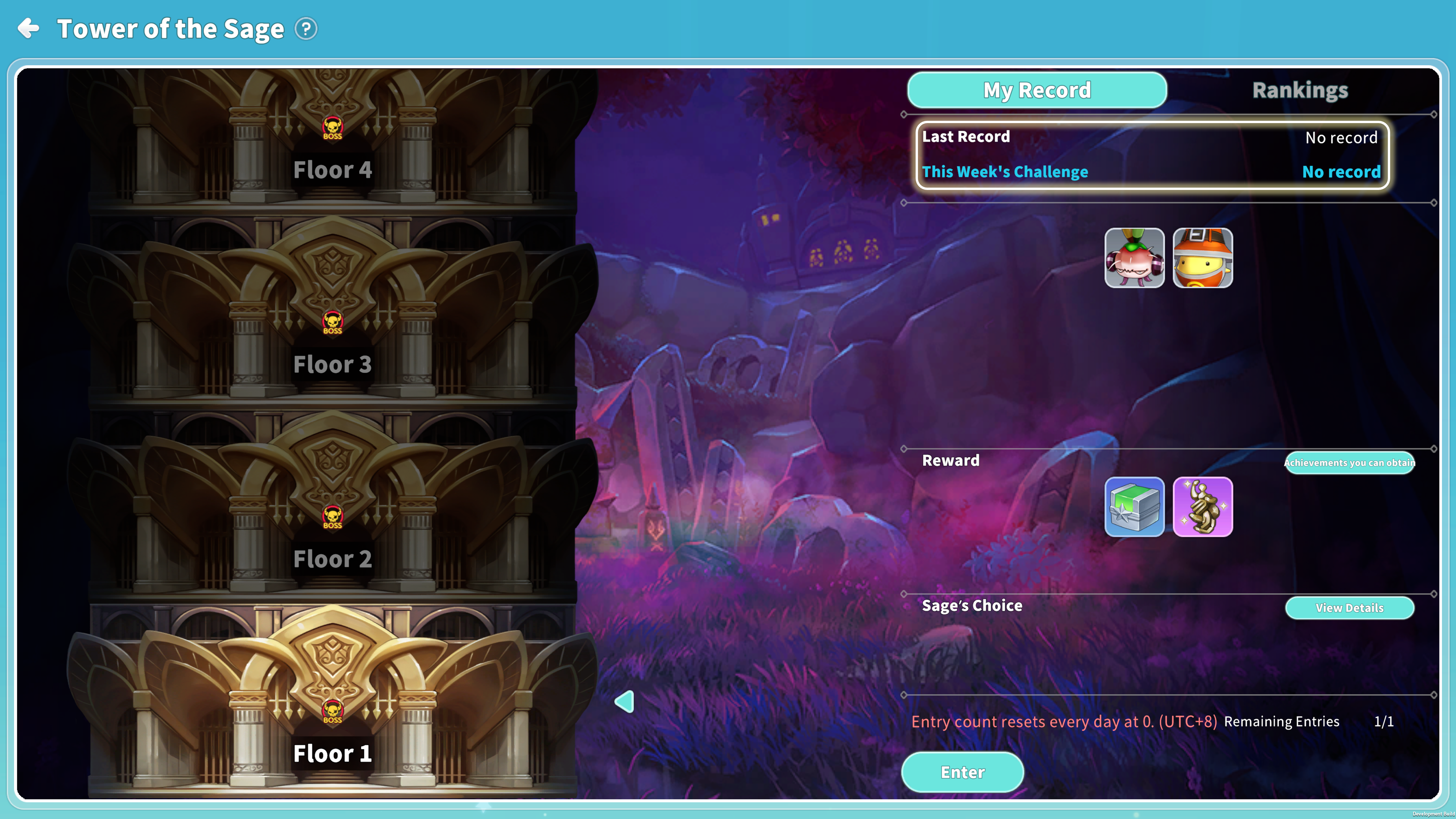The height and width of the screenshot is (819, 1456).
Task: View the green cube box reward
Action: 1134,506
